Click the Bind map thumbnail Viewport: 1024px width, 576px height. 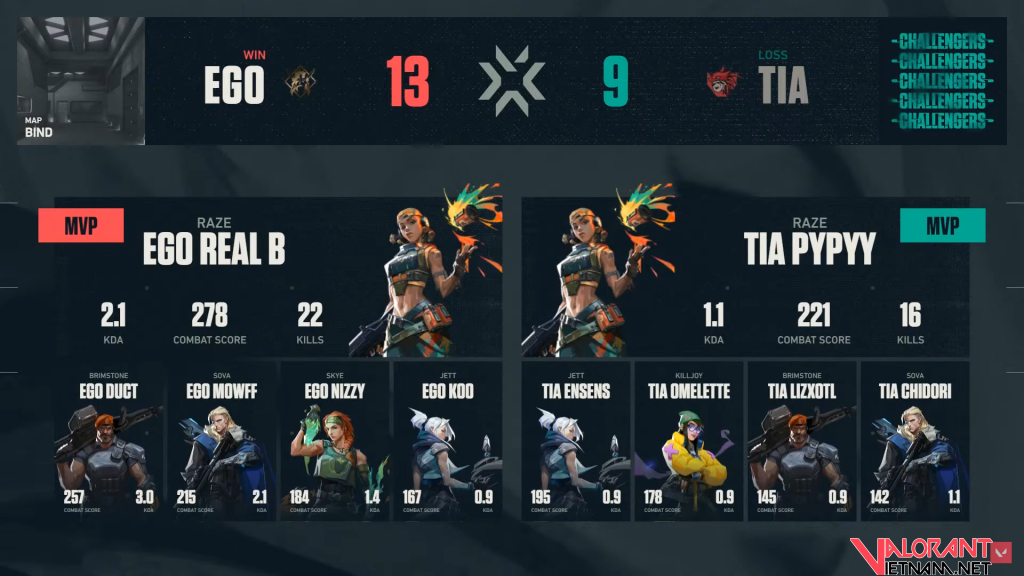tap(80, 81)
